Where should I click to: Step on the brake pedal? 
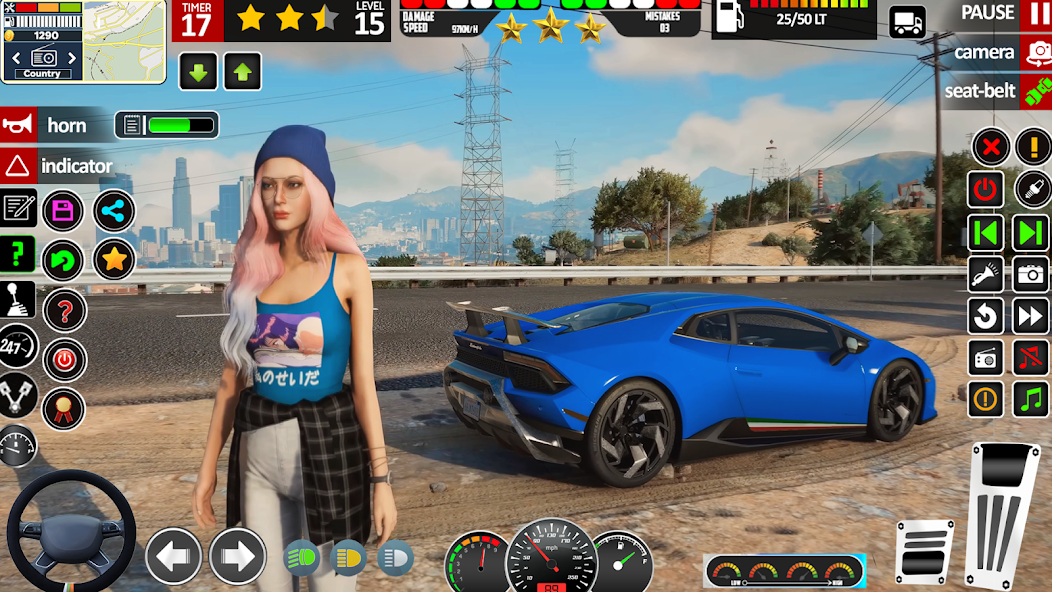click(x=923, y=551)
